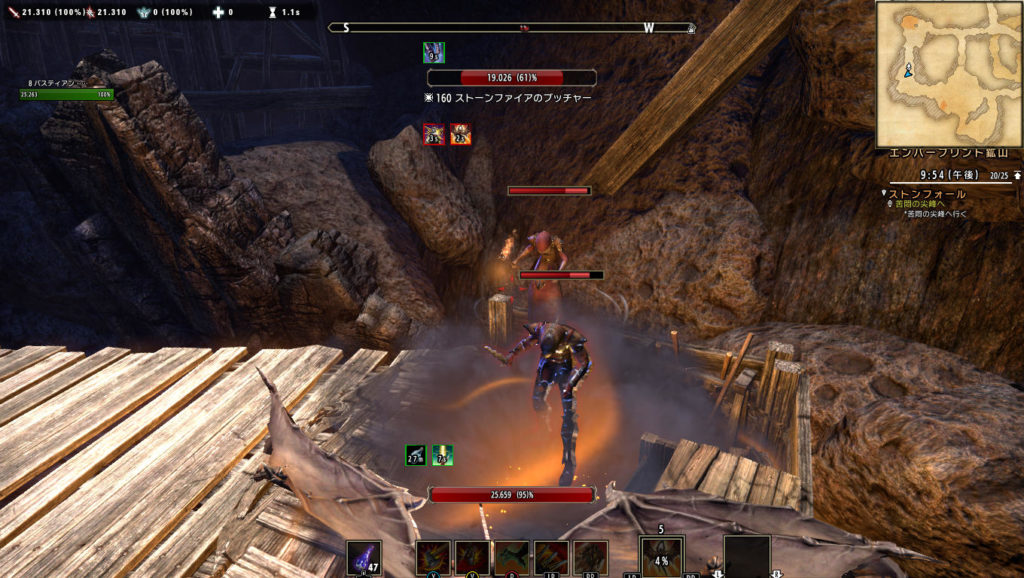Open the minimap of the mine
Screen dimensions: 1024x578
(x=948, y=73)
